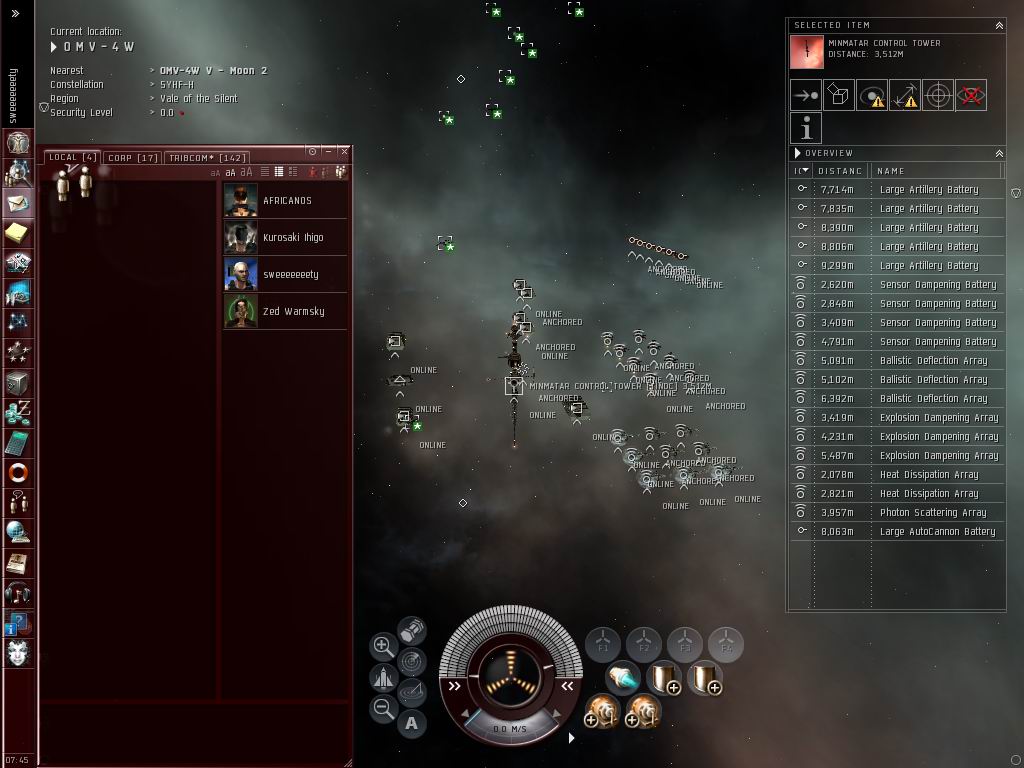Open the mail envelope icon in sidebar
This screenshot has width=1024, height=768.
coord(18,203)
